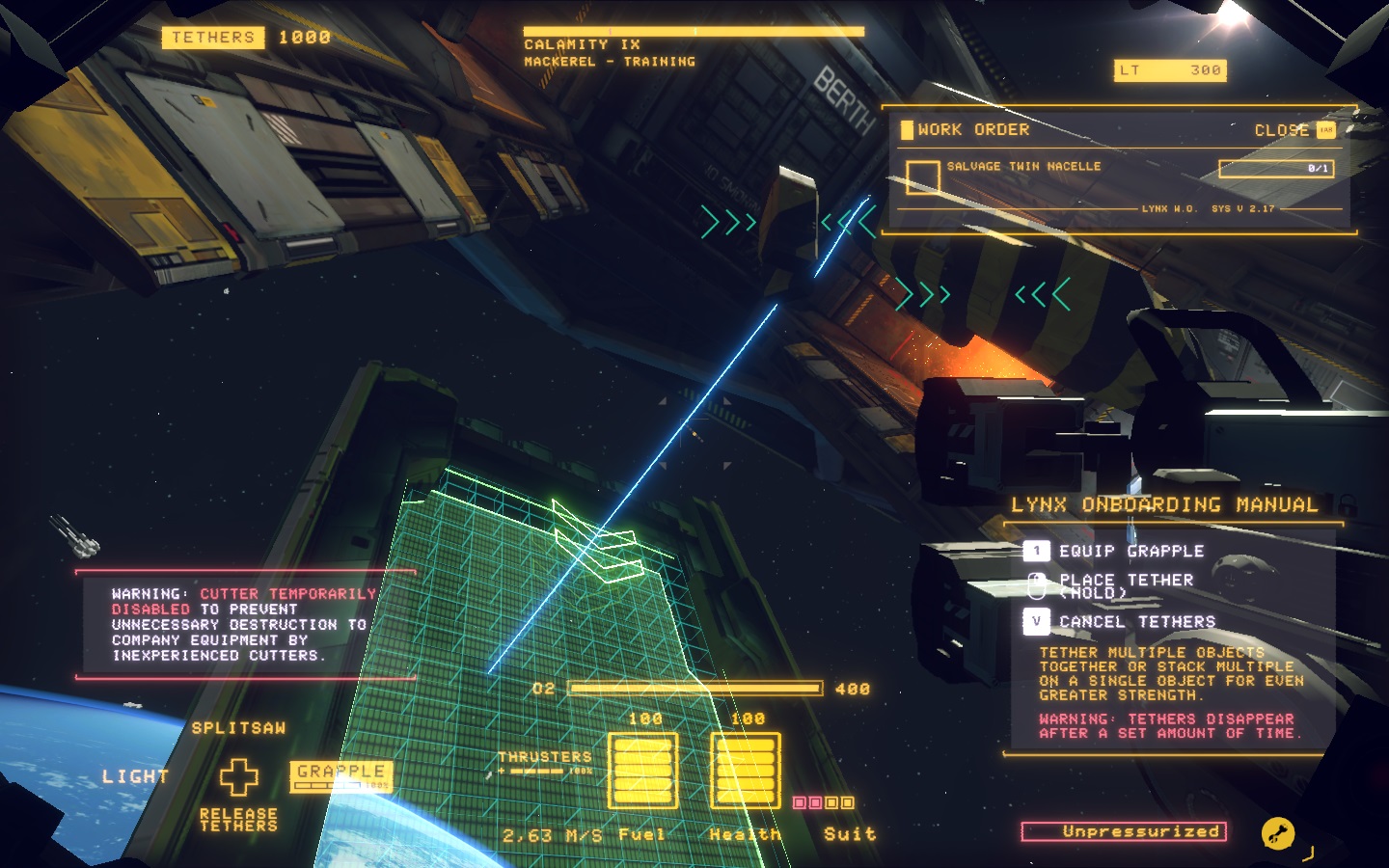The image size is (1389, 868).
Task: Choose Release Tethers on the tool wheel
Action: (x=238, y=820)
